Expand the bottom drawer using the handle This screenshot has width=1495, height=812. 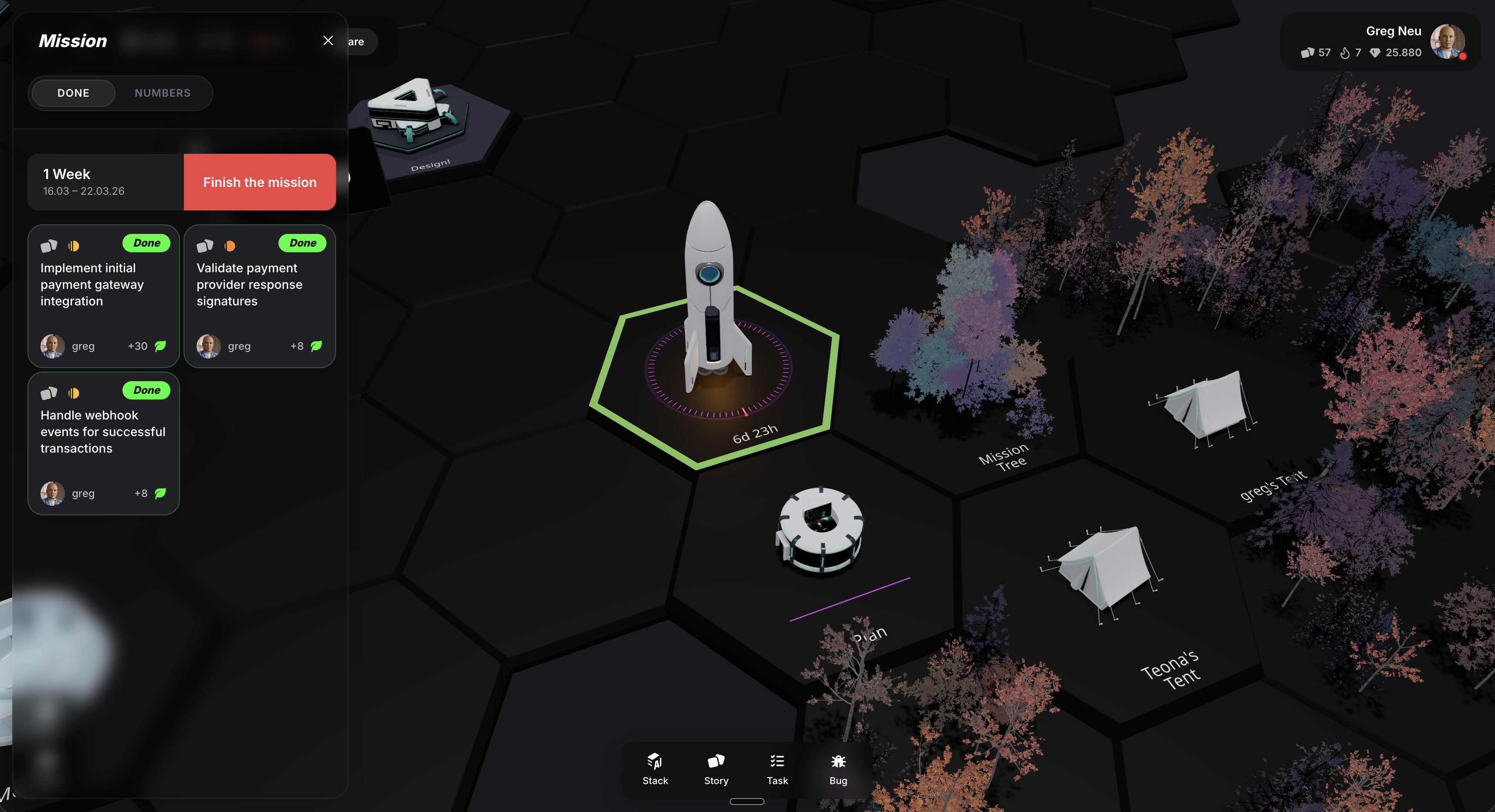[x=747, y=801]
